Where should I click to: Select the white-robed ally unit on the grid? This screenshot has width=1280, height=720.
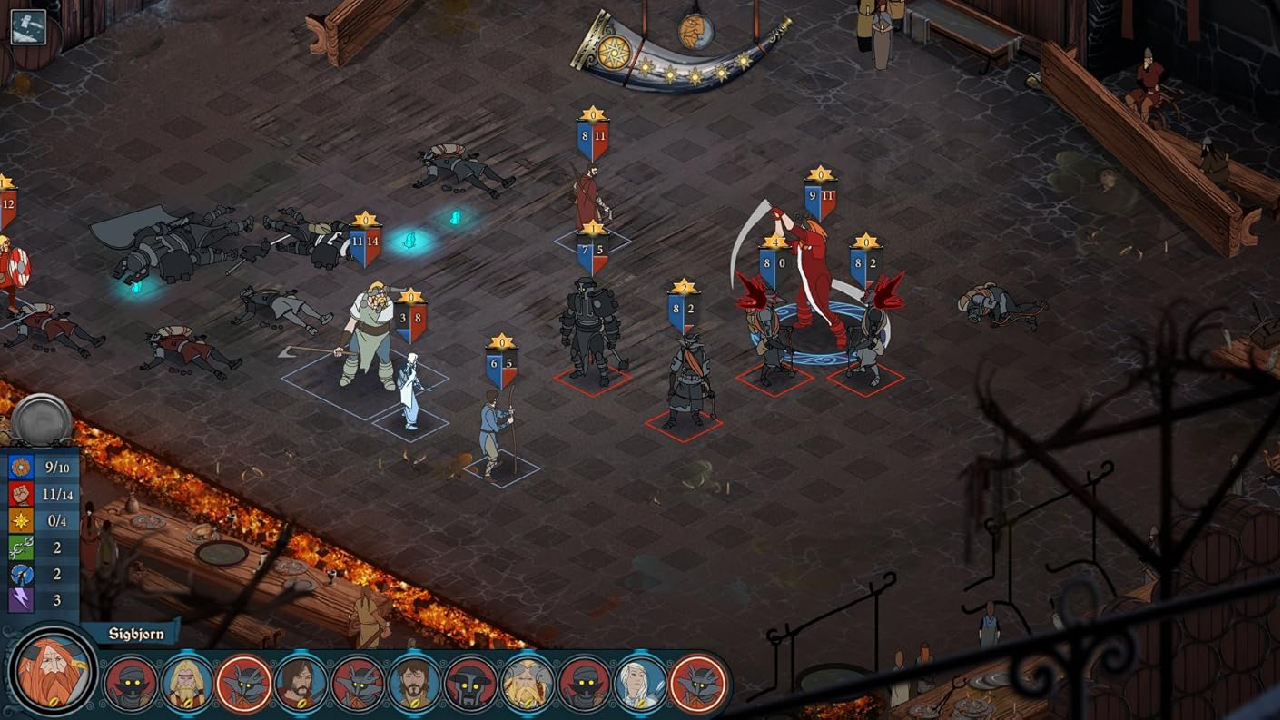[x=410, y=393]
